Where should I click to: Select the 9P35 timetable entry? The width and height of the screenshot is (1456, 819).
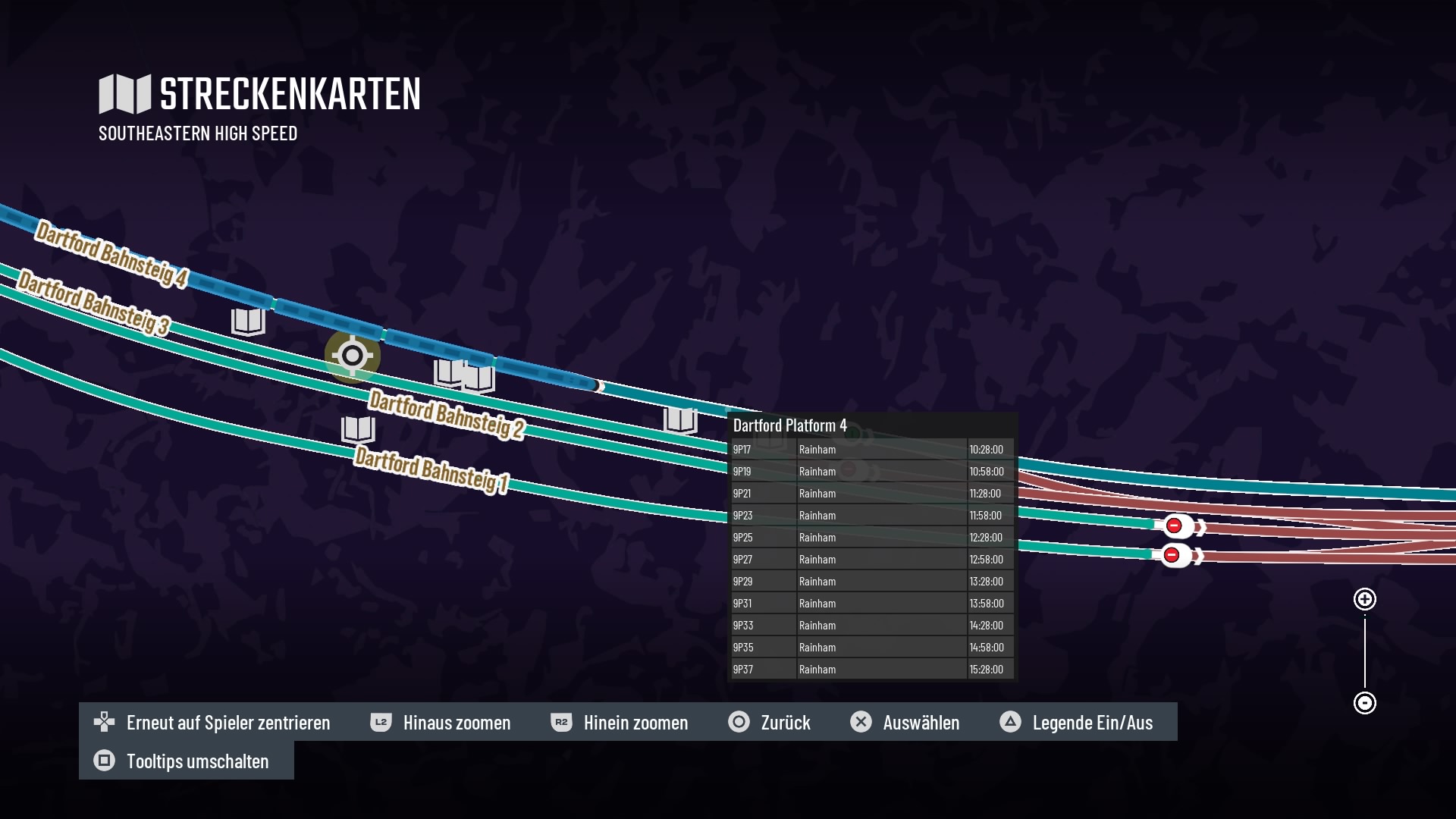[871, 648]
